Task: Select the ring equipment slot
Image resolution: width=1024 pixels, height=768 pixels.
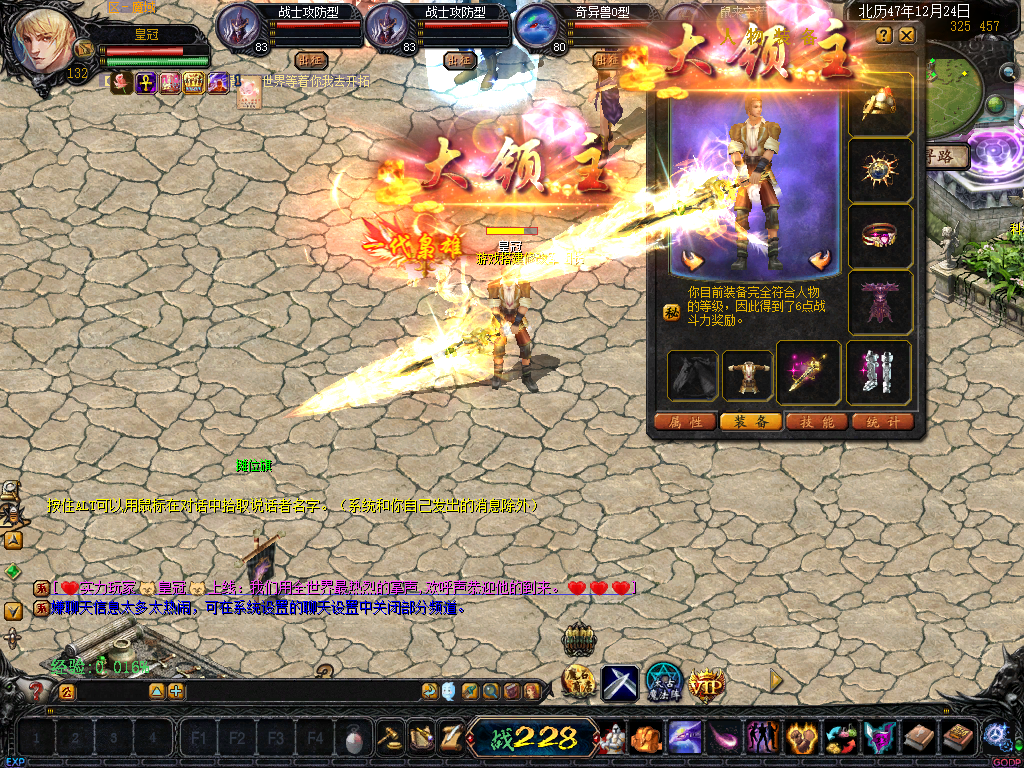Action: click(x=880, y=236)
